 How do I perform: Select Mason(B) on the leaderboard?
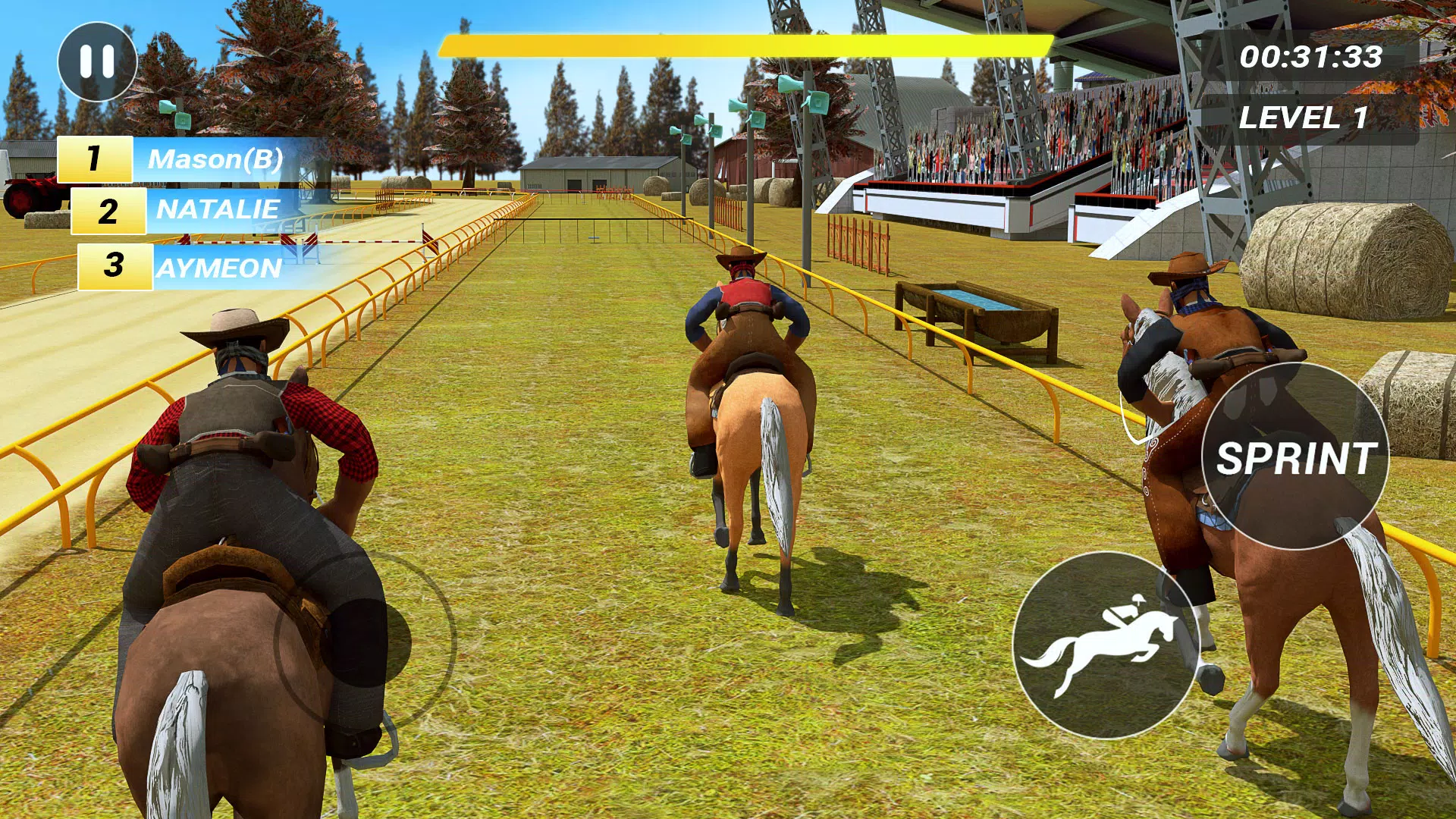tap(215, 158)
